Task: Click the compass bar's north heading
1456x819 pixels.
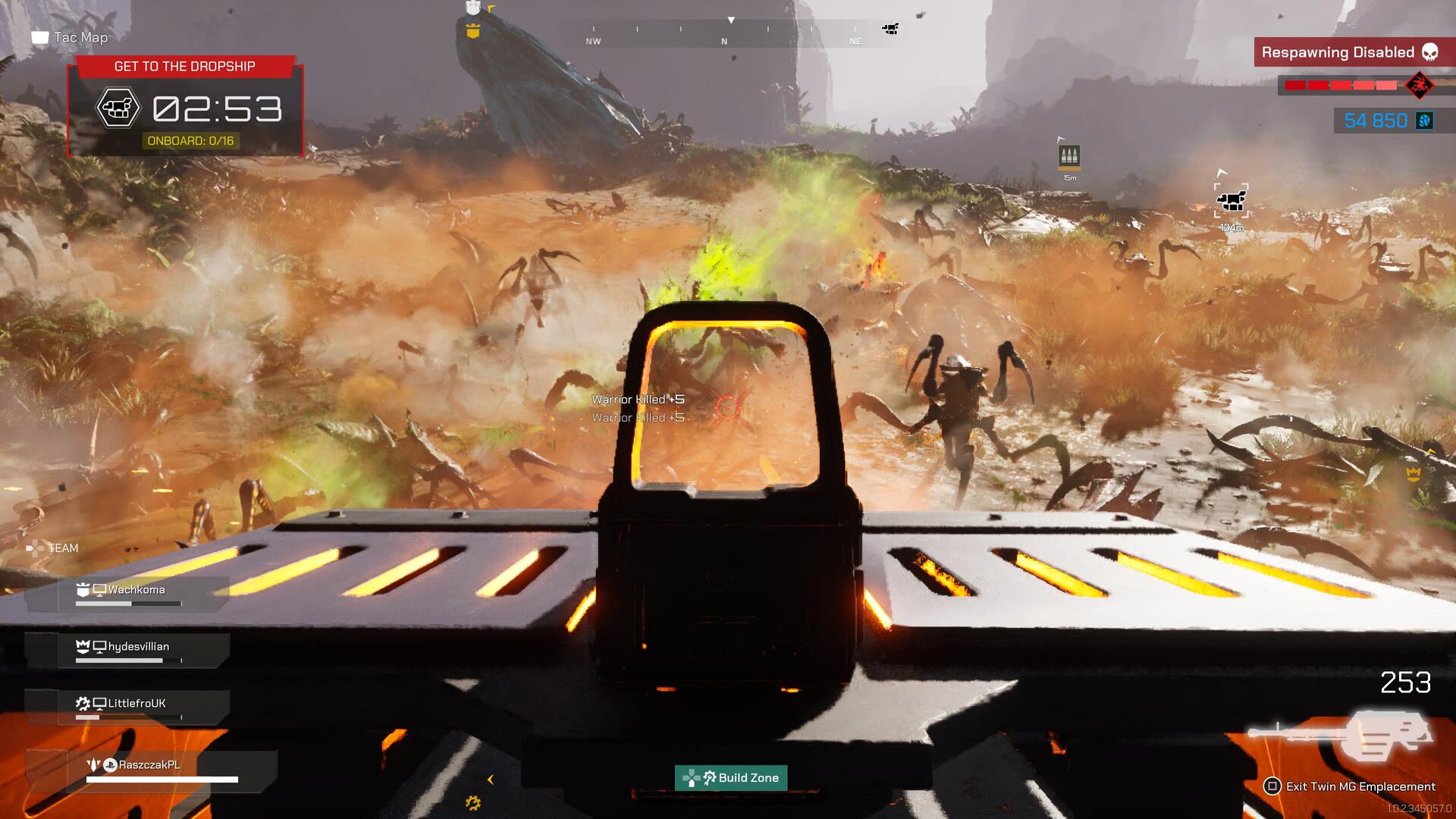Action: [x=724, y=41]
